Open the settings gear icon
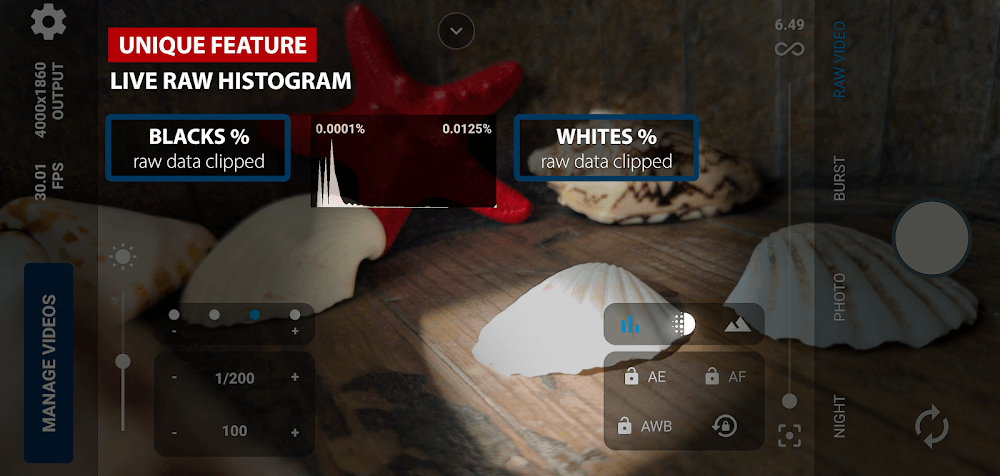1000x476 pixels. pos(48,21)
